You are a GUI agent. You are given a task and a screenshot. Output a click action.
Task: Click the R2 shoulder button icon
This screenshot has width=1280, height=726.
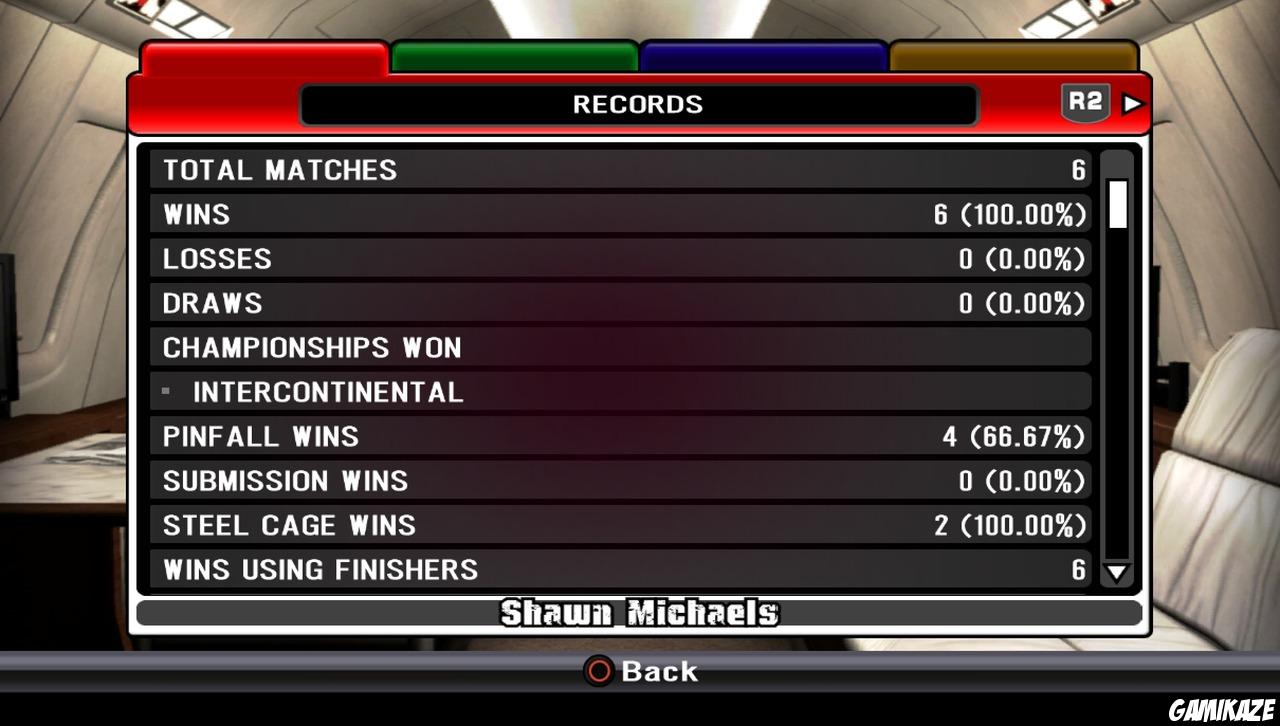[1085, 101]
